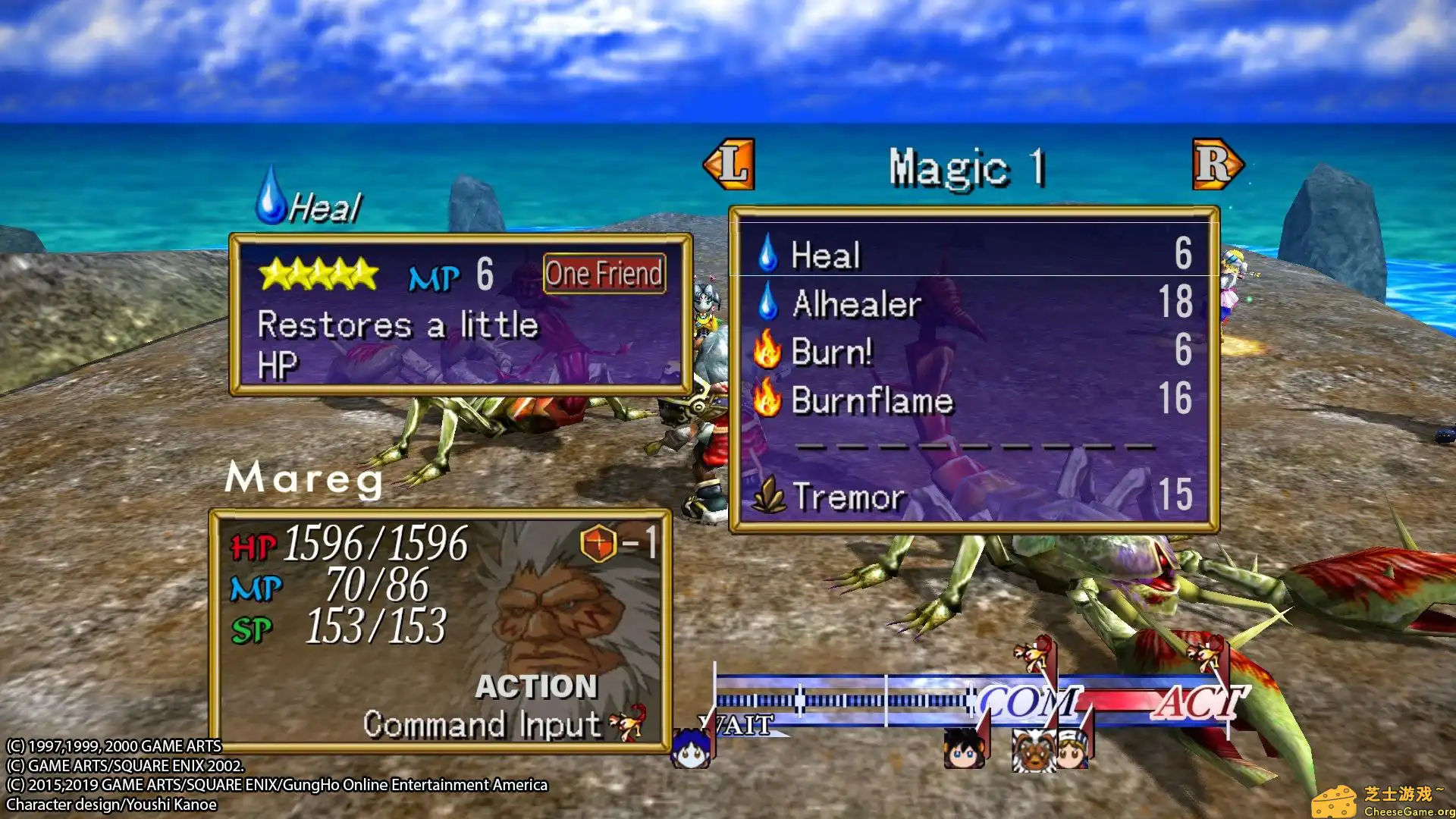Advance to the next page with the R arrow
The image size is (1456, 819).
[x=1217, y=165]
